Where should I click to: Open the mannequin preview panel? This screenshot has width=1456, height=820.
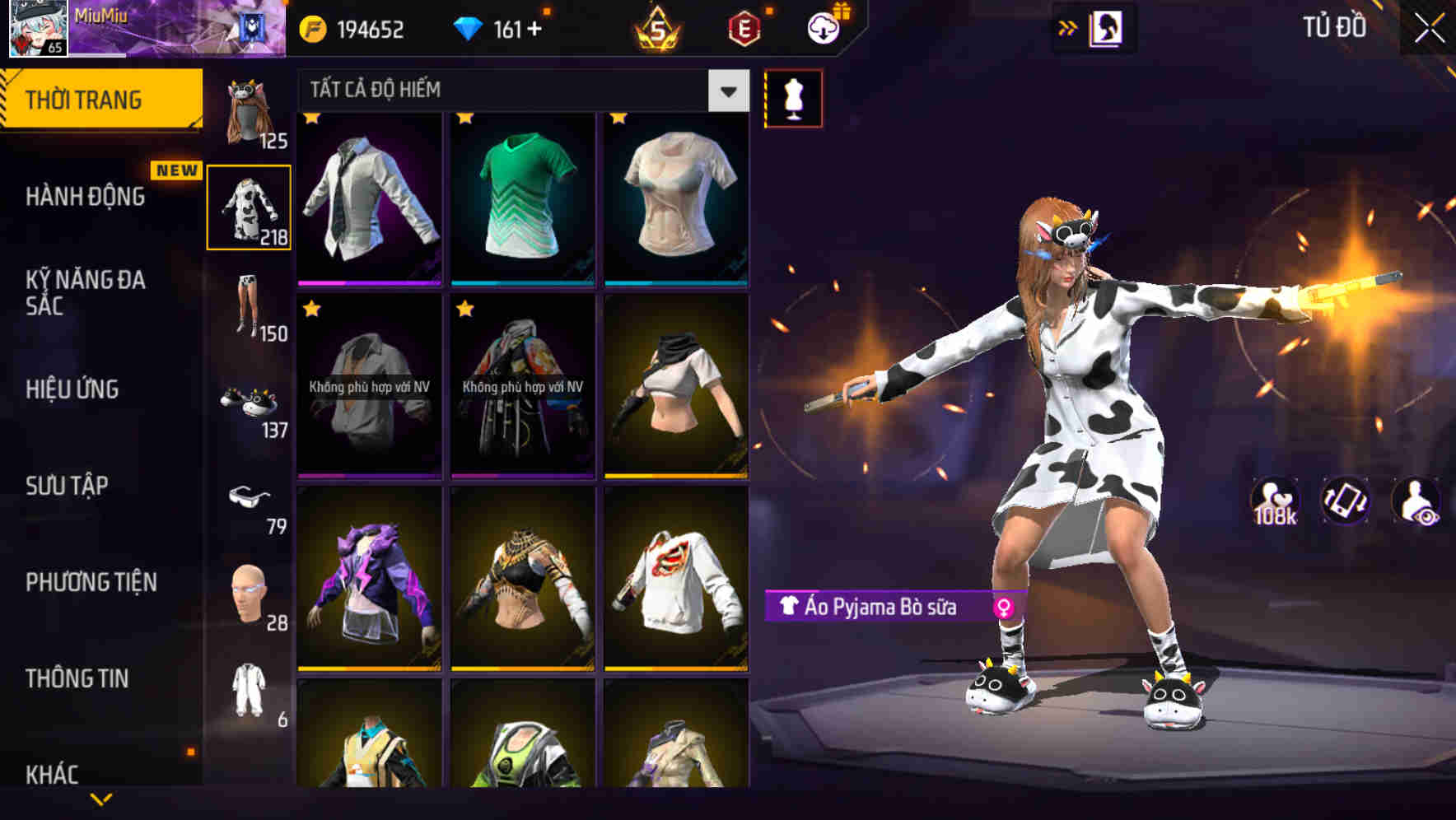tap(793, 97)
